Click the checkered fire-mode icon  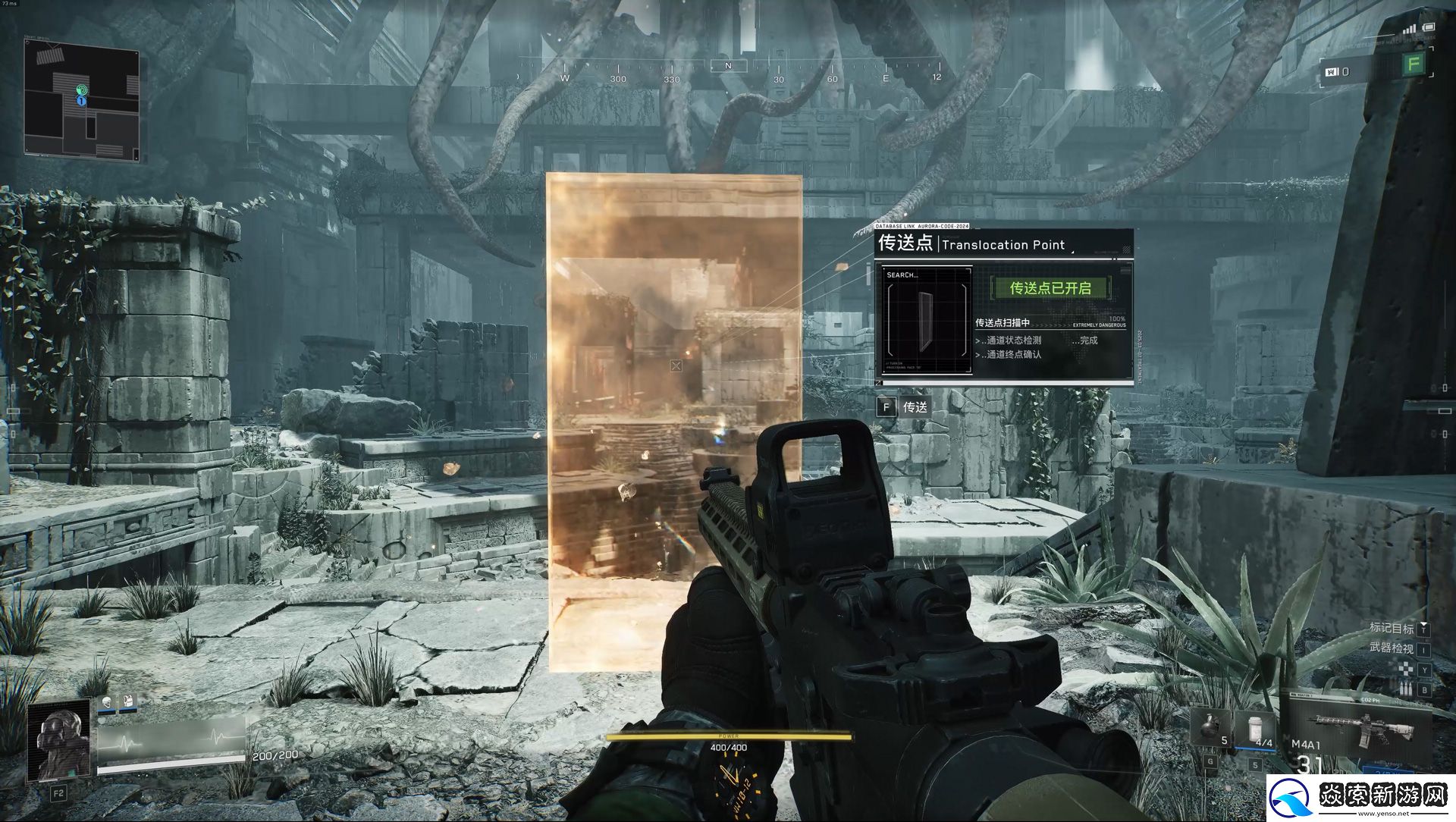[x=1406, y=670]
